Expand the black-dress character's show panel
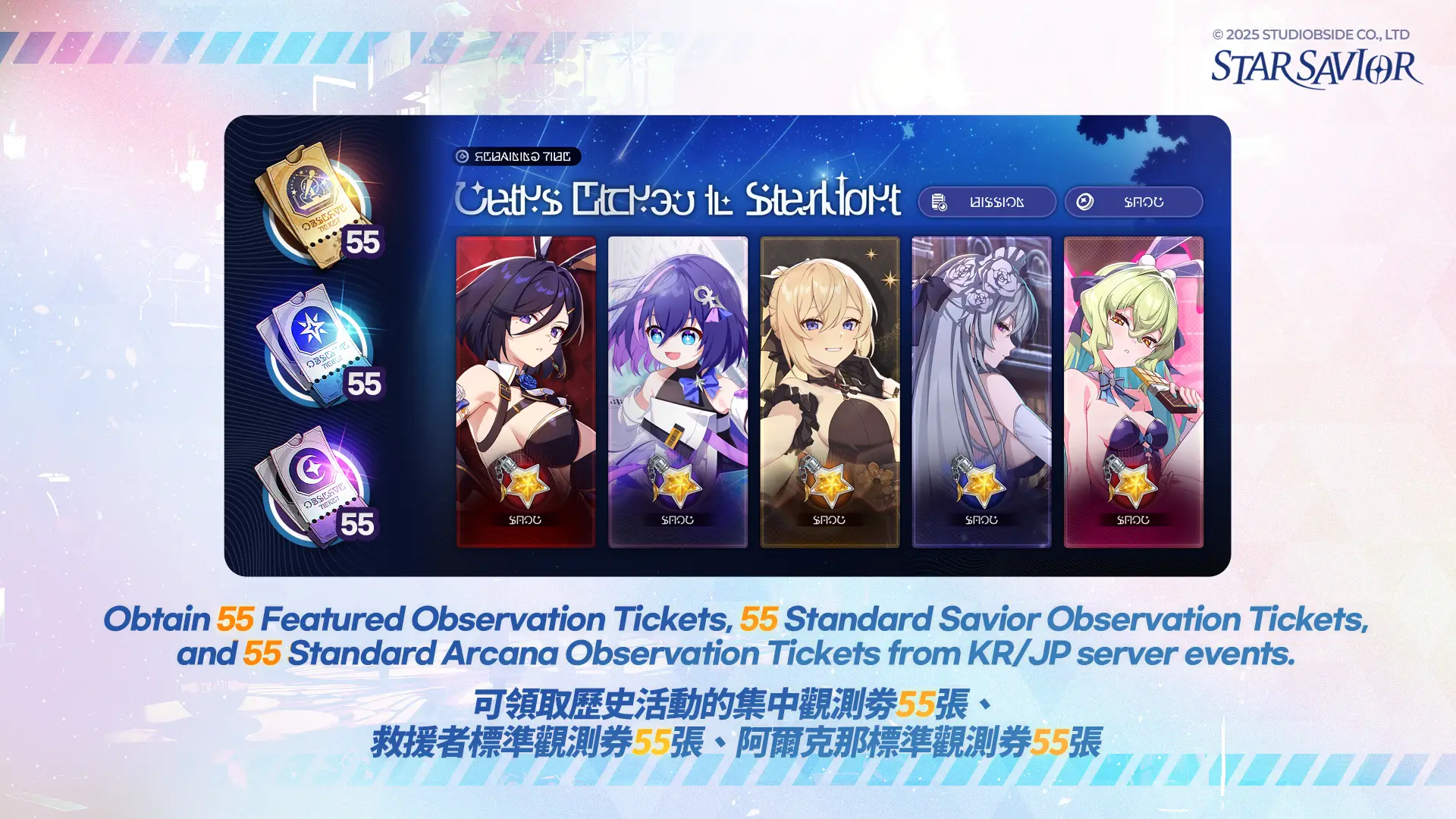 tap(830, 519)
